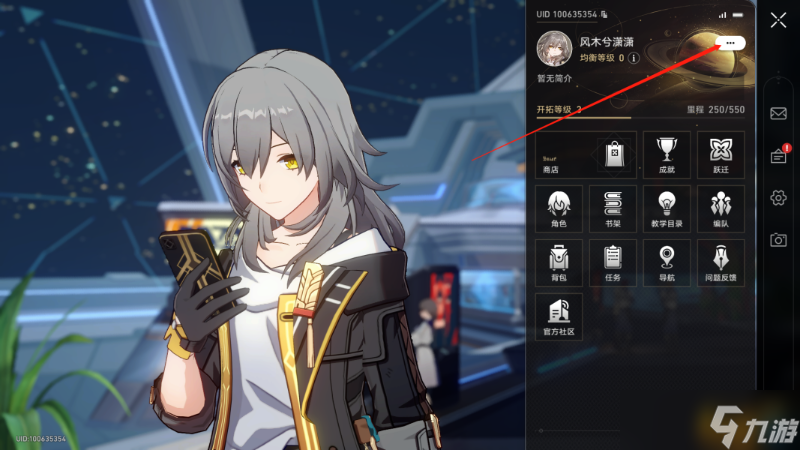Screen dimensions: 800x450
Task: Open Achievements (成就) with the trophy icon
Action: [666, 155]
